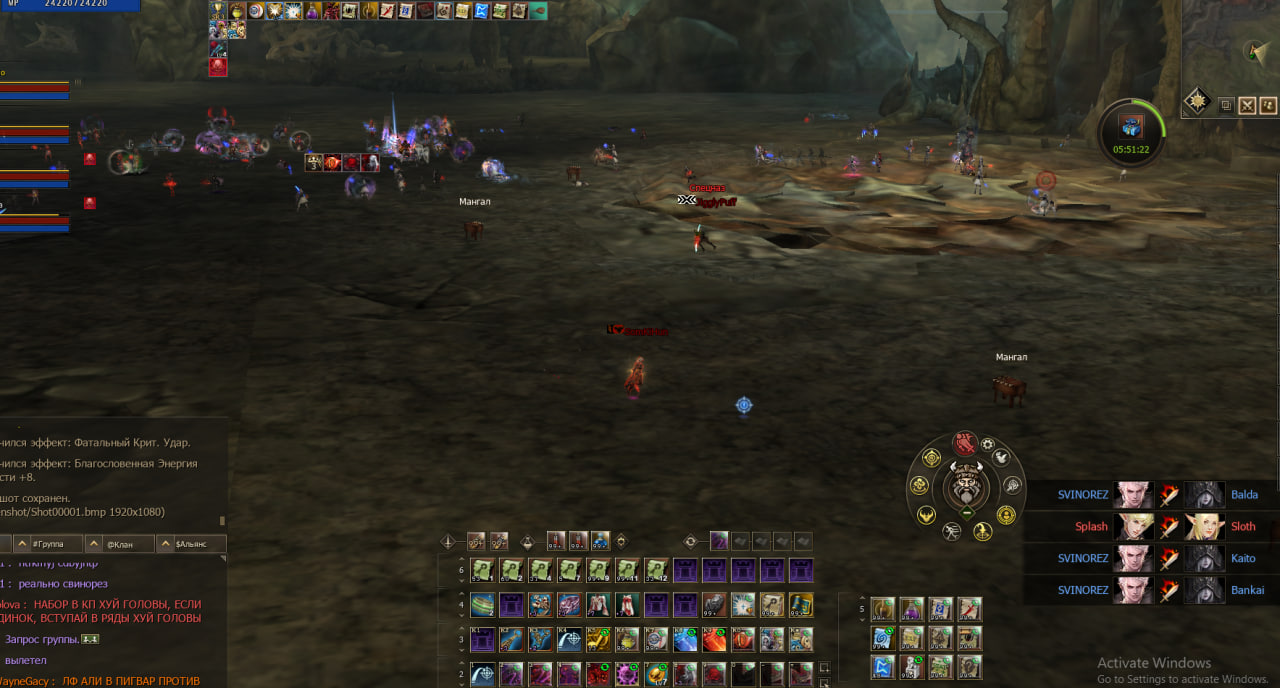The width and height of the screenshot is (1280, 688).
Task: Select the $Альянс chat tab
Action: pos(190,544)
